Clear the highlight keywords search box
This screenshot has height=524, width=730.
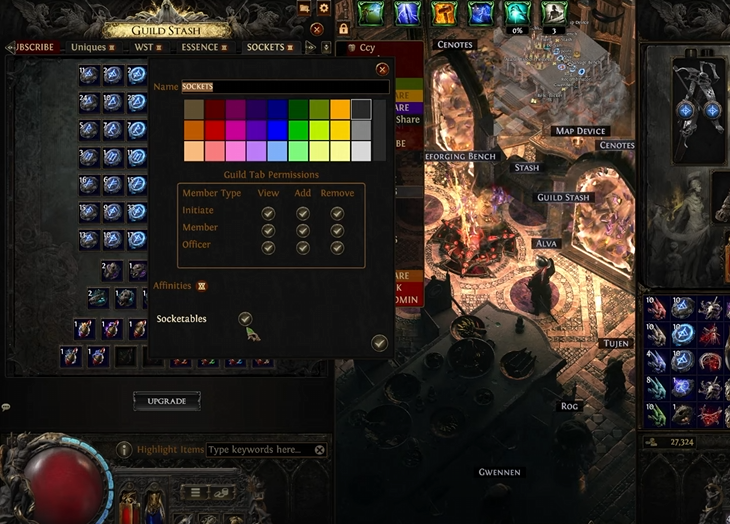(x=321, y=451)
